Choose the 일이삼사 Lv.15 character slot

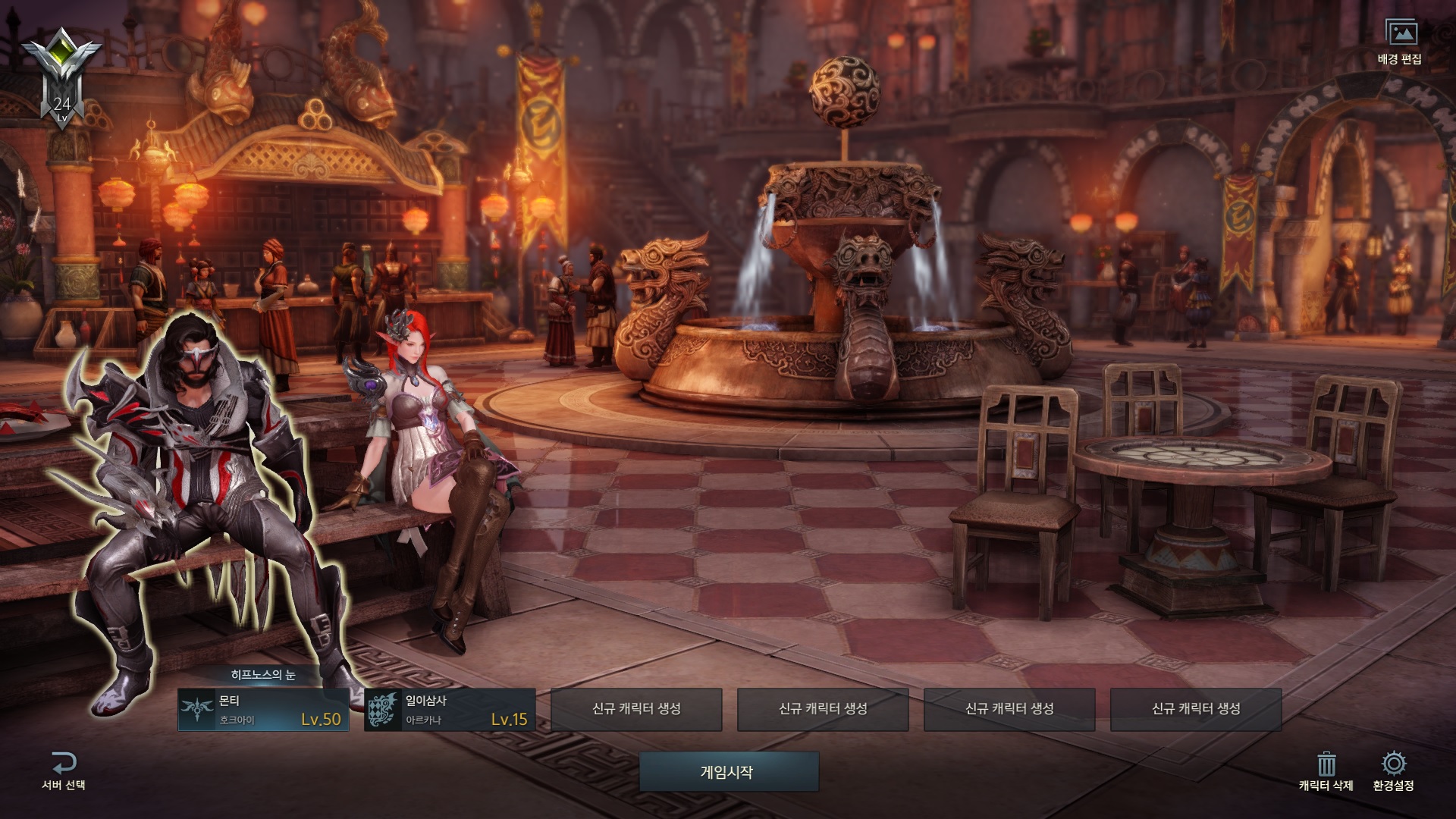pos(450,710)
